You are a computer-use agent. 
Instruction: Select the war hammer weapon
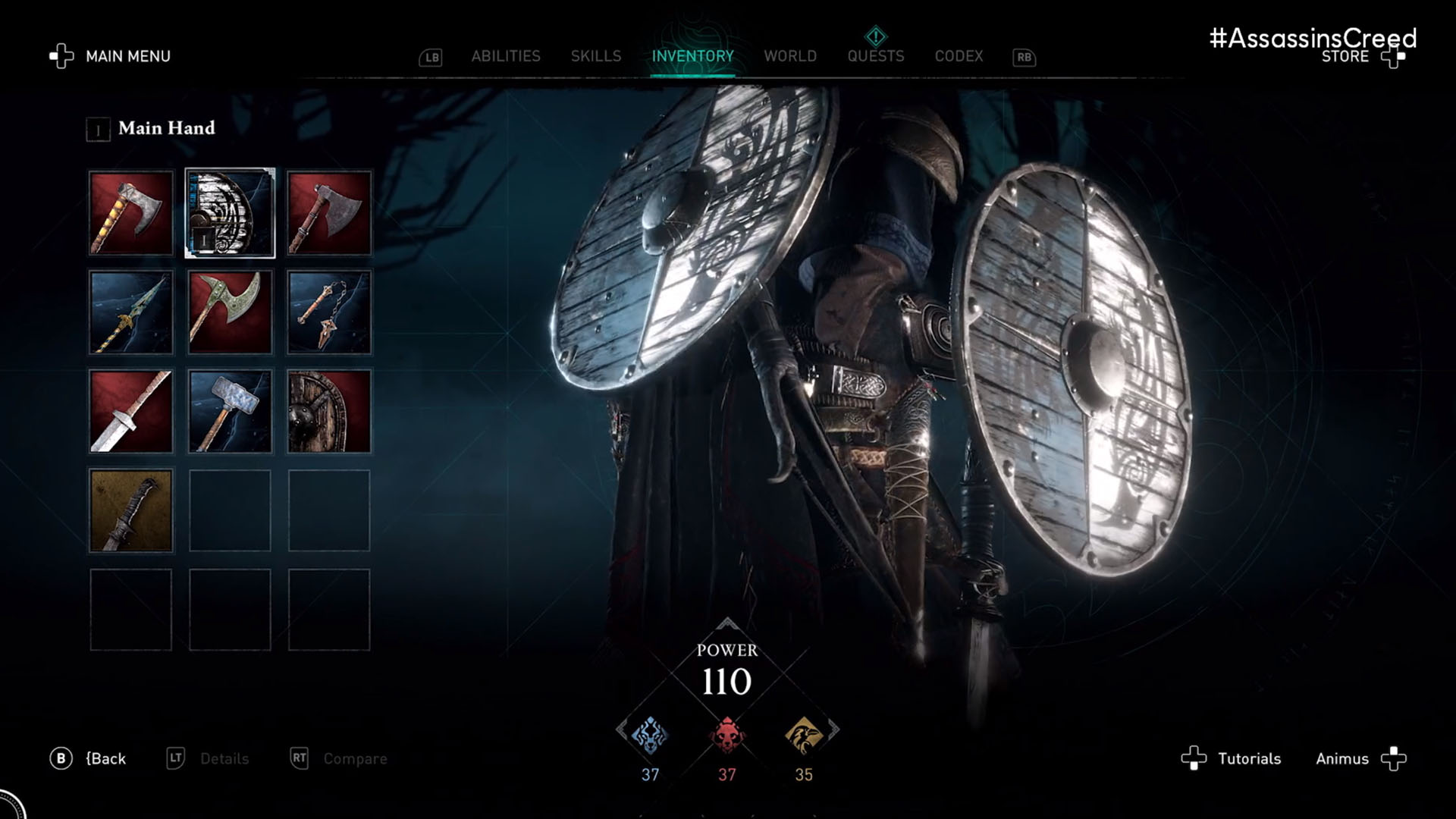click(x=231, y=412)
